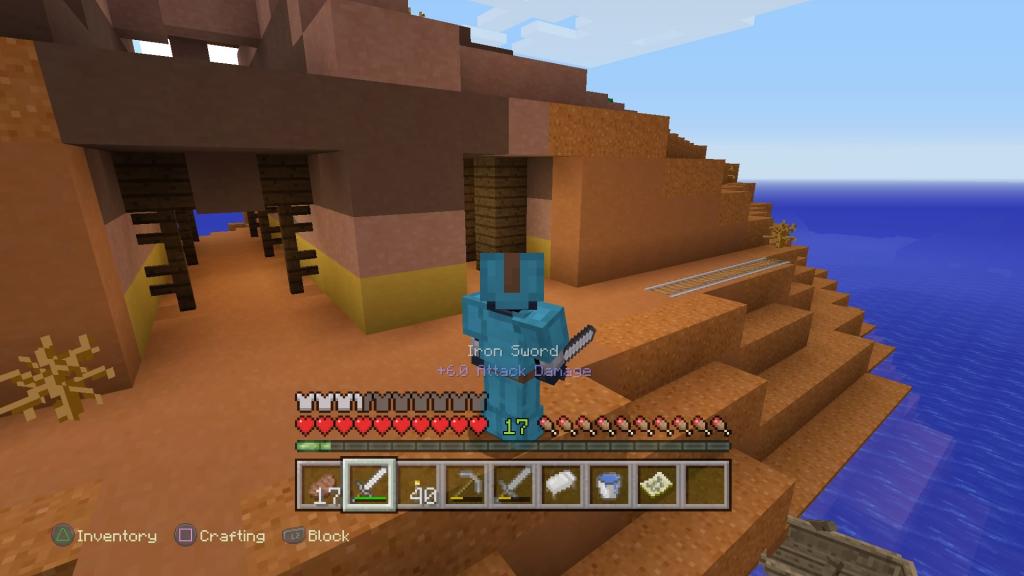Image resolution: width=1024 pixels, height=576 pixels.
Task: Switch to the pickaxe hotbar slot
Action: [465, 485]
